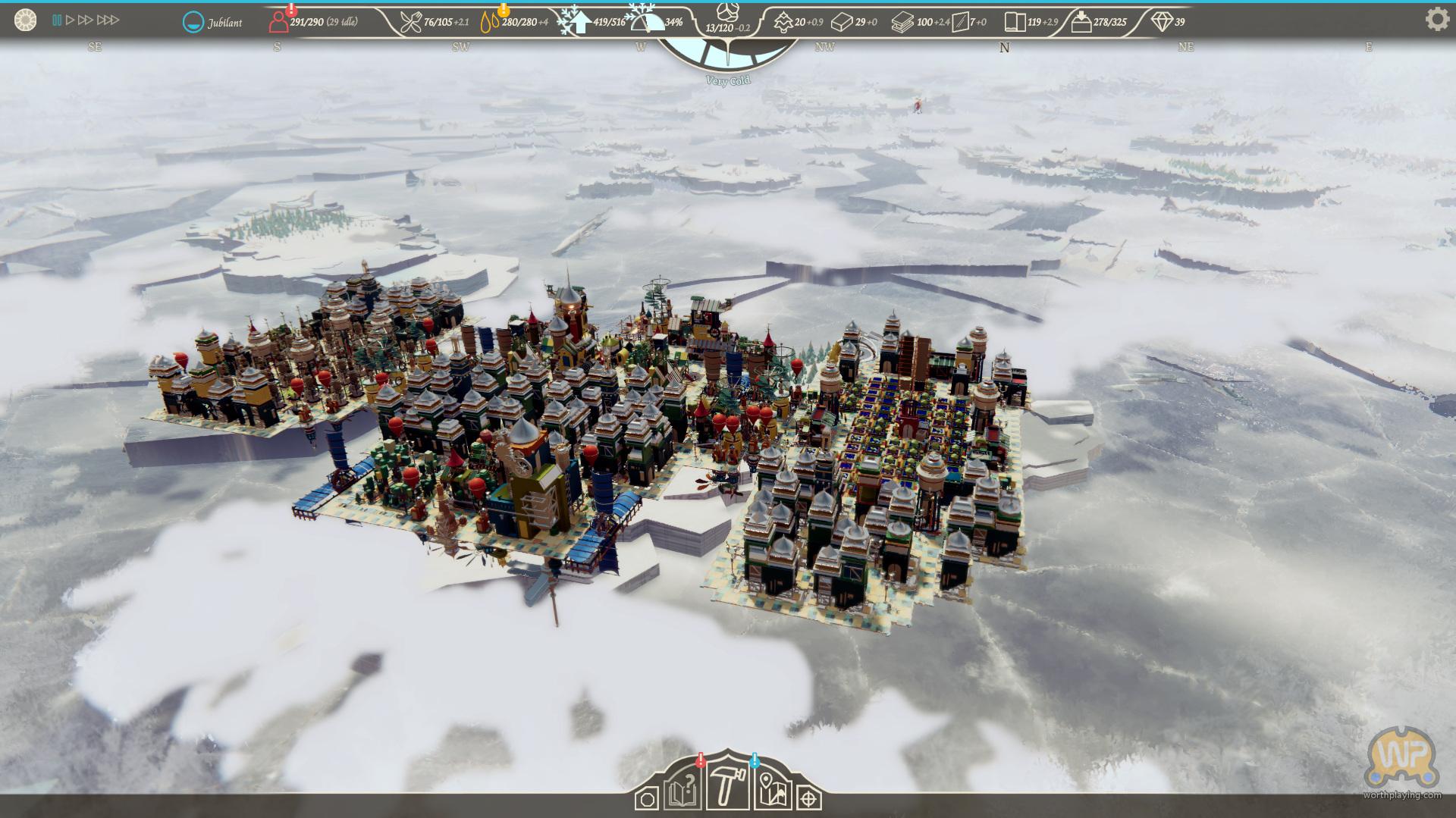1456x818 pixels.
Task: Activate triple fast-forward speed
Action: 108,20
